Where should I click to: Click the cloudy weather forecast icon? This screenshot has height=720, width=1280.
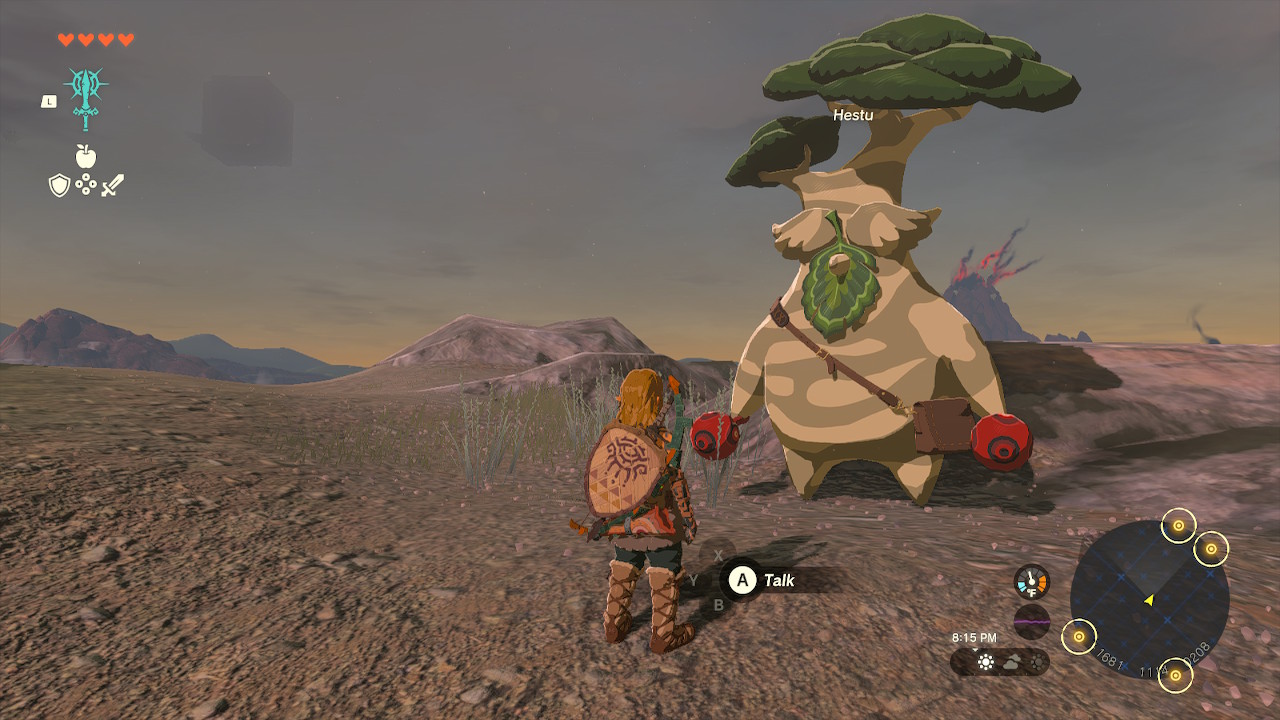(x=1012, y=663)
